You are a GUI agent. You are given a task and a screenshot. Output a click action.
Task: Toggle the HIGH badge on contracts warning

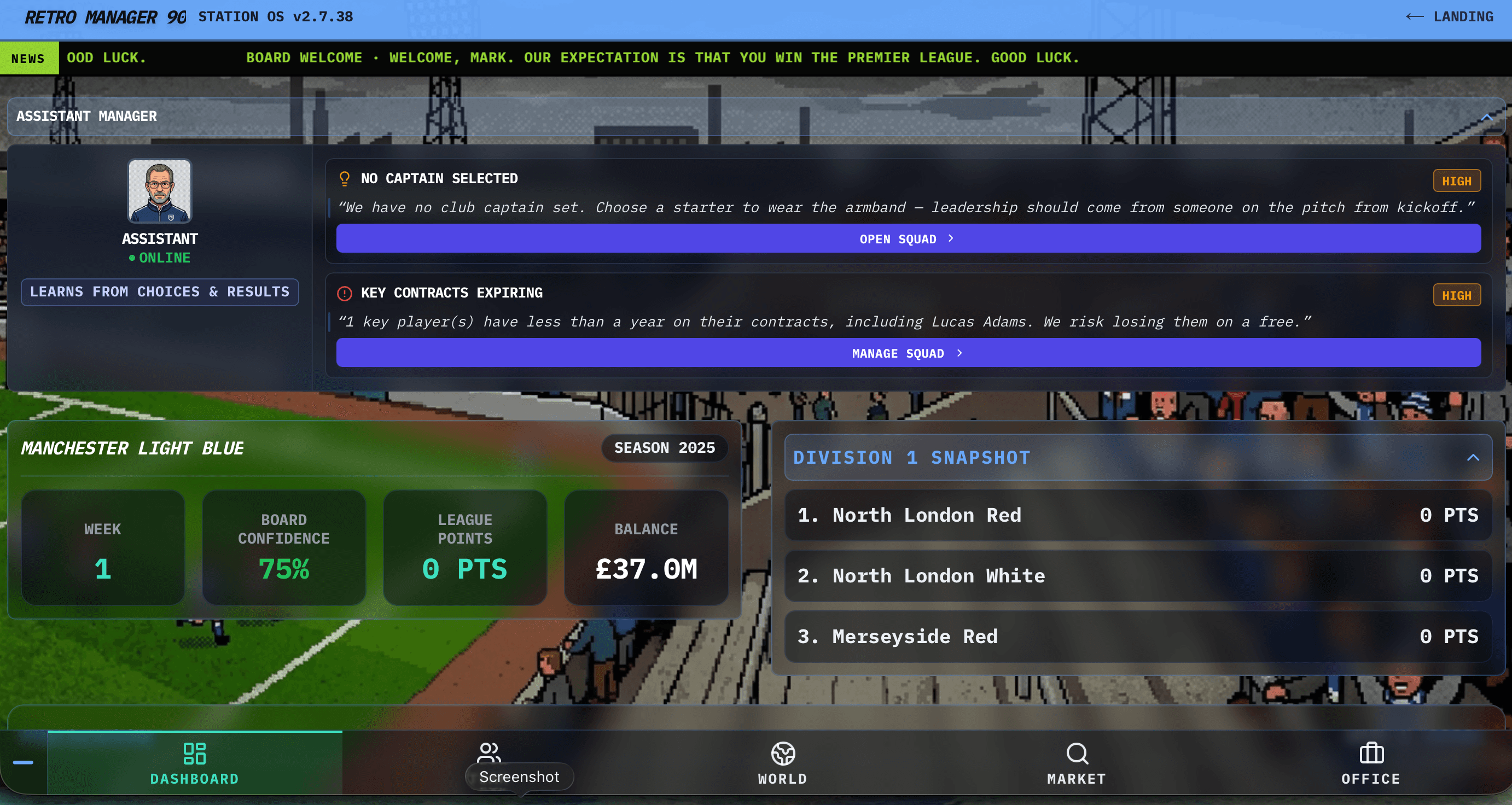[1457, 295]
